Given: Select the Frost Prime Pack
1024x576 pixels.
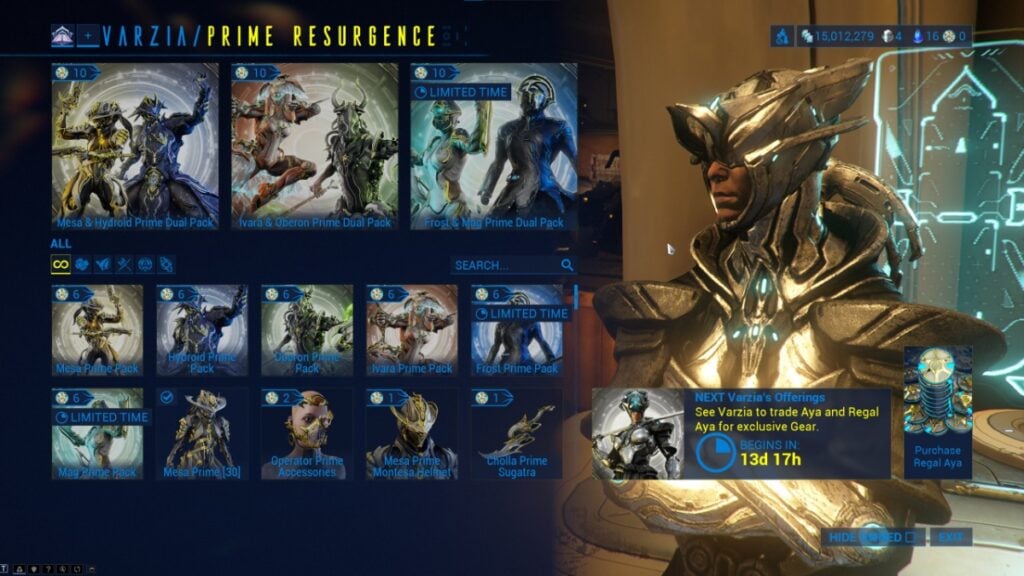Looking at the screenshot, I should click(x=517, y=330).
